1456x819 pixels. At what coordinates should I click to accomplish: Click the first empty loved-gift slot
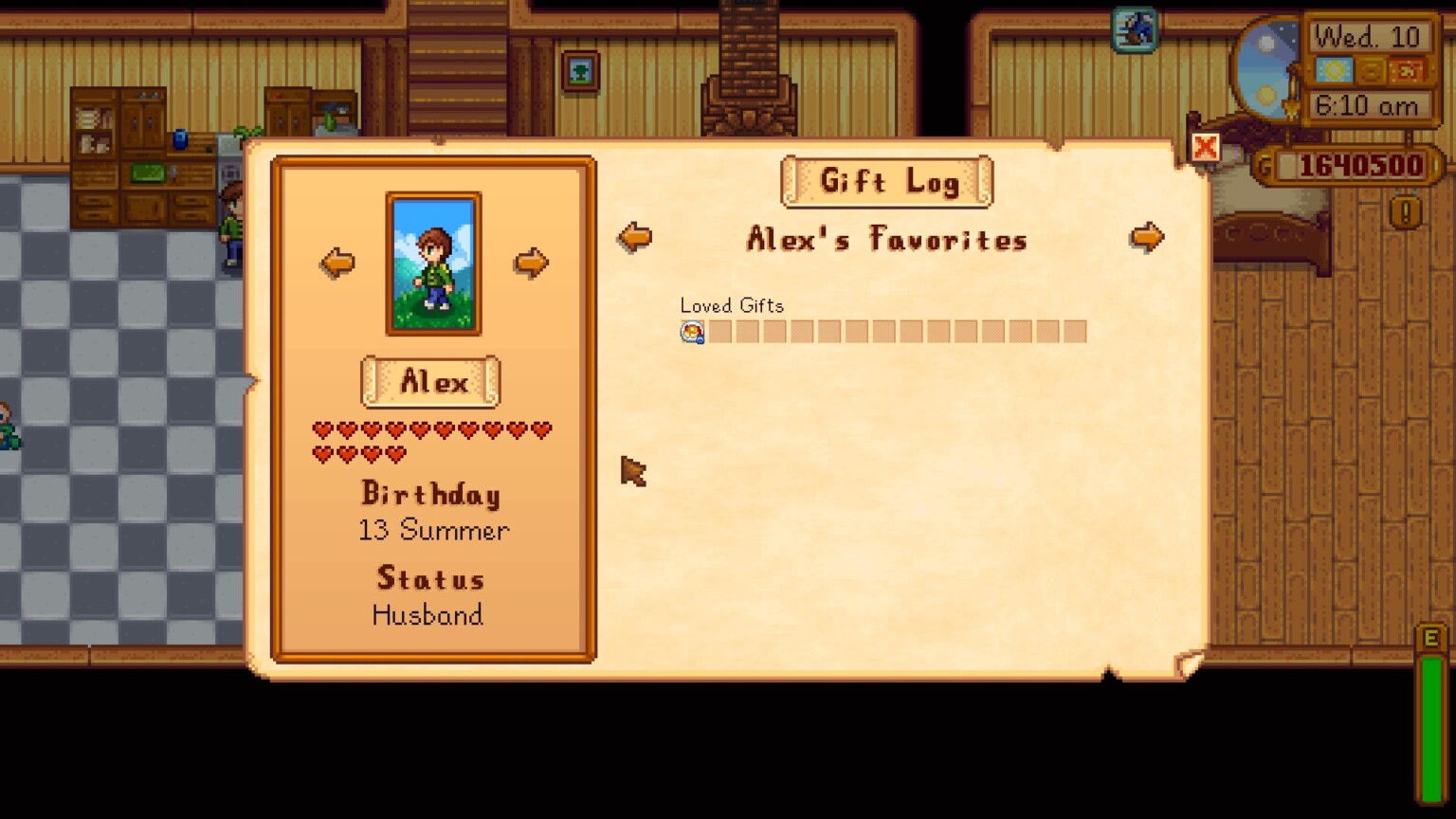(720, 331)
